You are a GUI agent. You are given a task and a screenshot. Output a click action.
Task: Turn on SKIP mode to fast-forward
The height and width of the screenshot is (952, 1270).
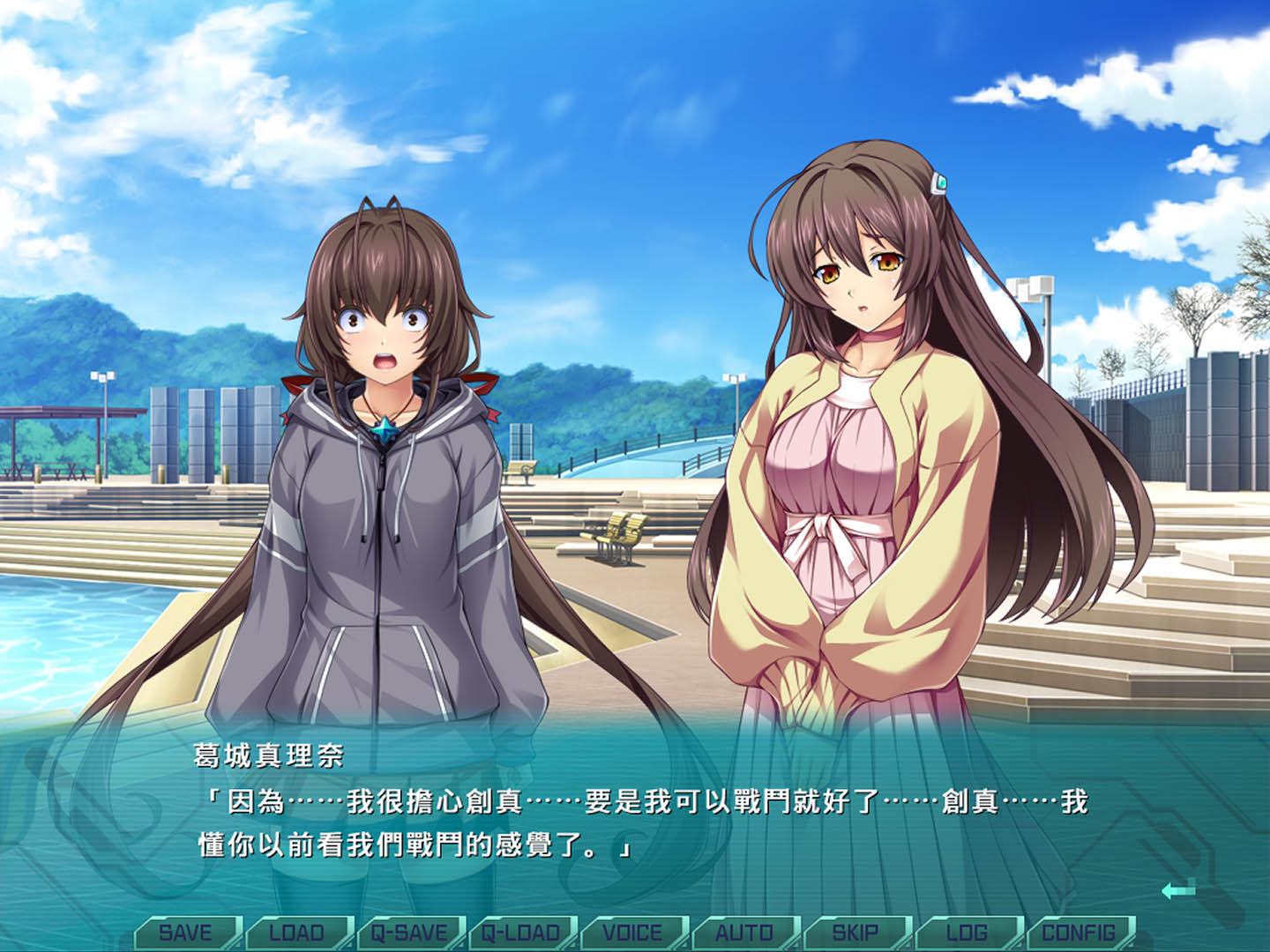point(856,933)
